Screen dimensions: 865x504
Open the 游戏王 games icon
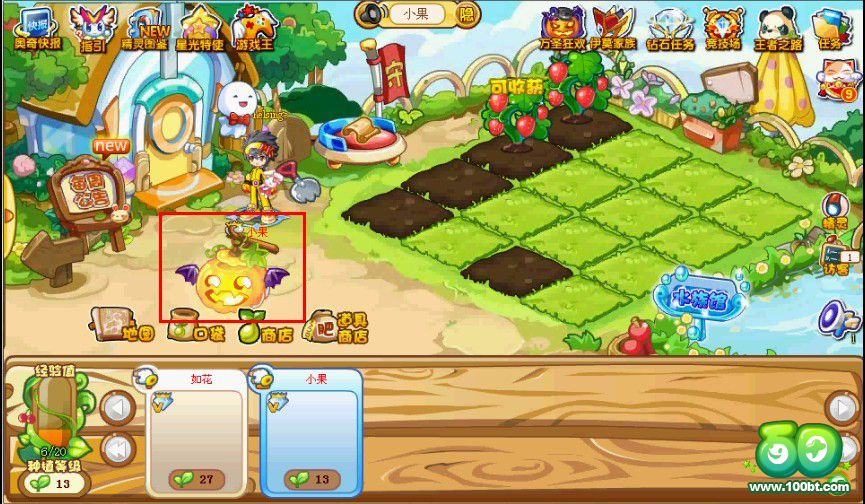254,28
